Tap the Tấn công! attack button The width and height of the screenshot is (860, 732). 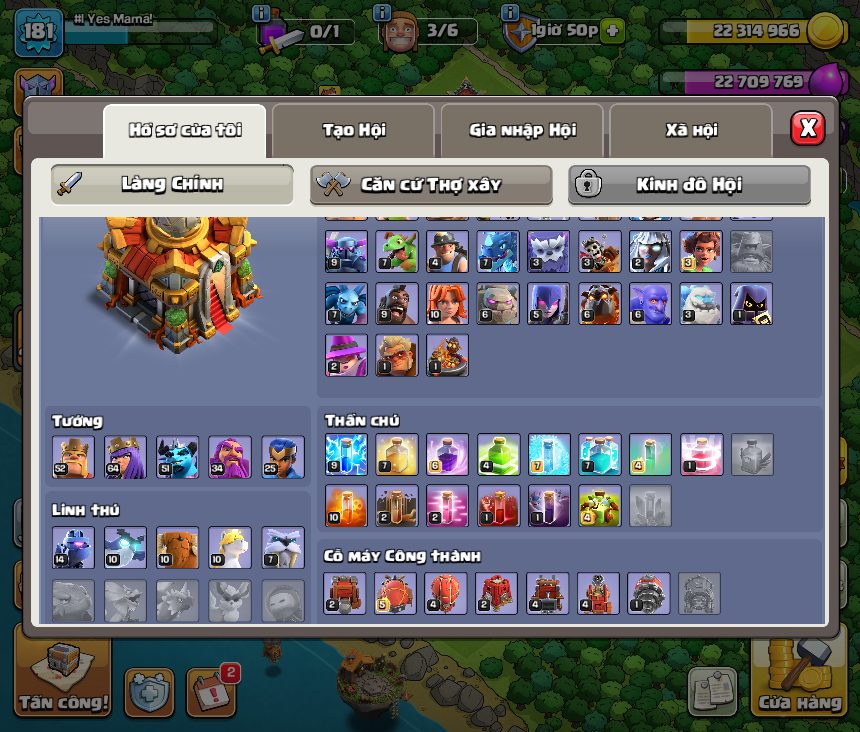pyautogui.click(x=62, y=679)
